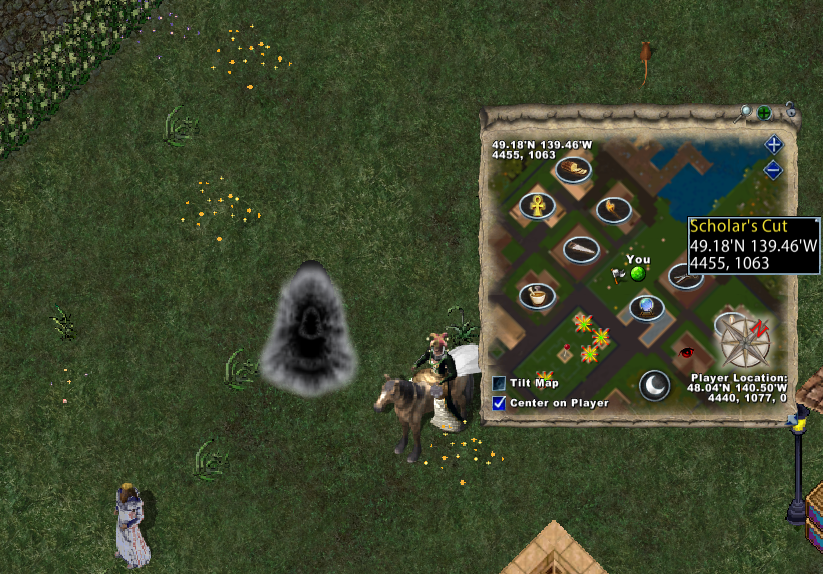Select the crystal ball mage shop marker
The width and height of the screenshot is (823, 574).
pyautogui.click(x=647, y=307)
